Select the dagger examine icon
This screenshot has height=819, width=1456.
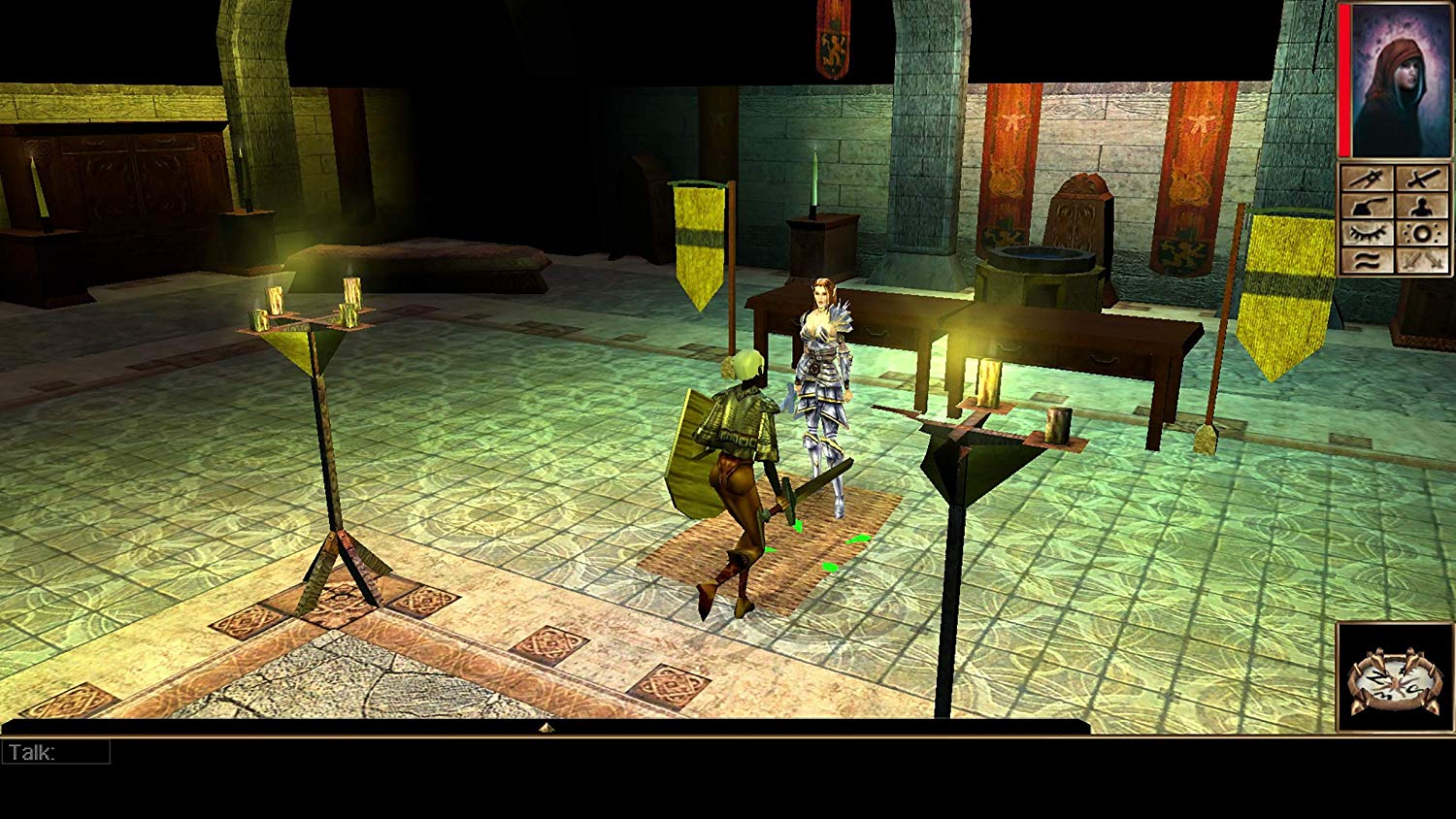pos(1367,177)
